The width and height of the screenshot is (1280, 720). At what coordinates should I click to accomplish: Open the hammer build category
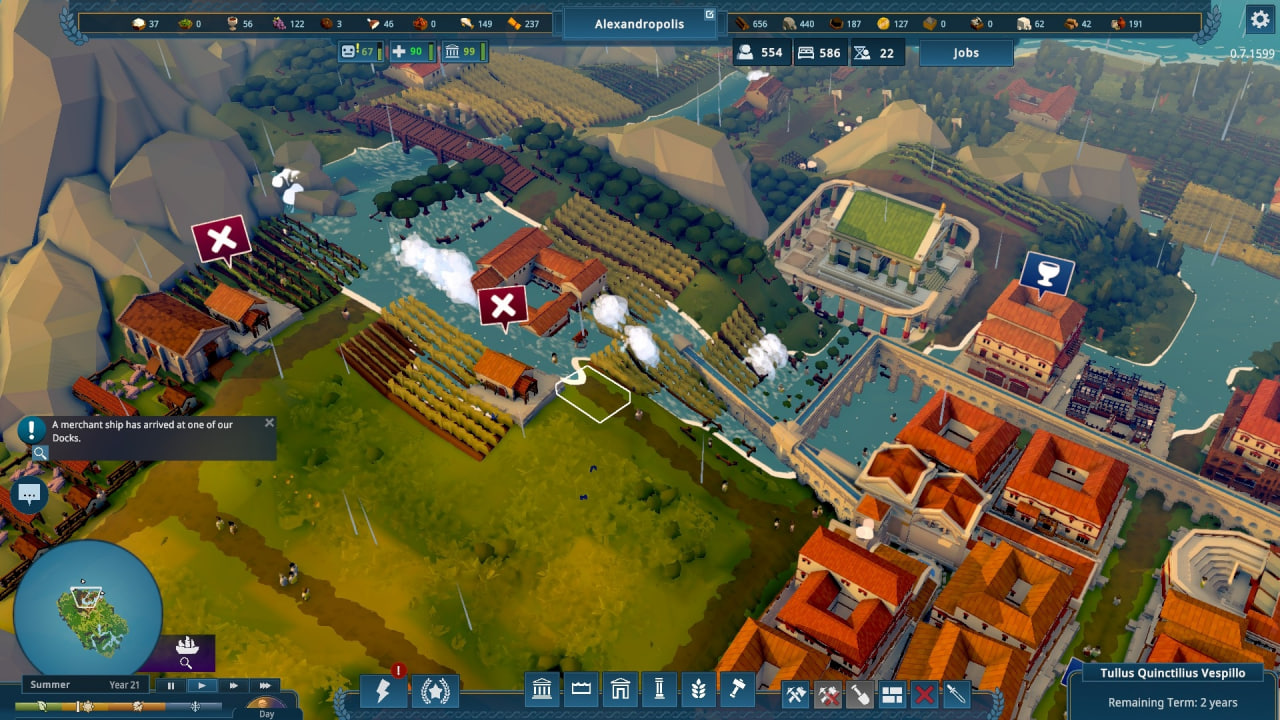(x=735, y=689)
